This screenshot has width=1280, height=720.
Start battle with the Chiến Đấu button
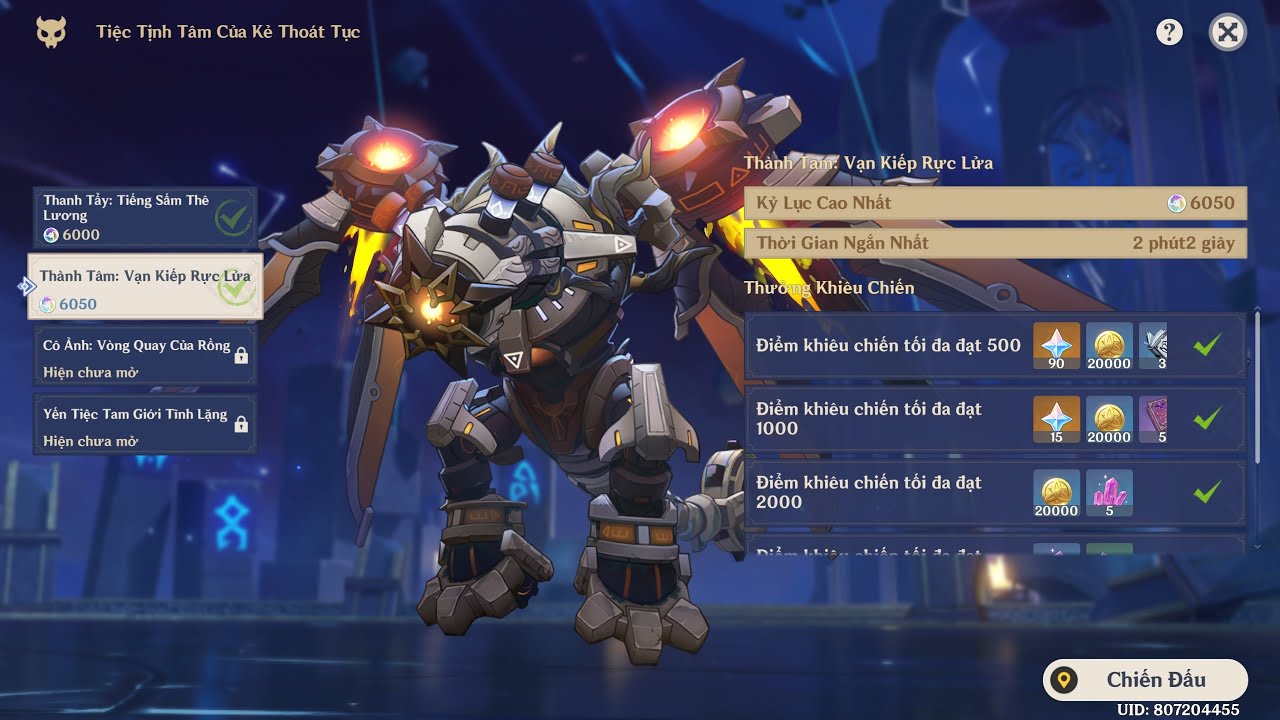pos(1145,680)
